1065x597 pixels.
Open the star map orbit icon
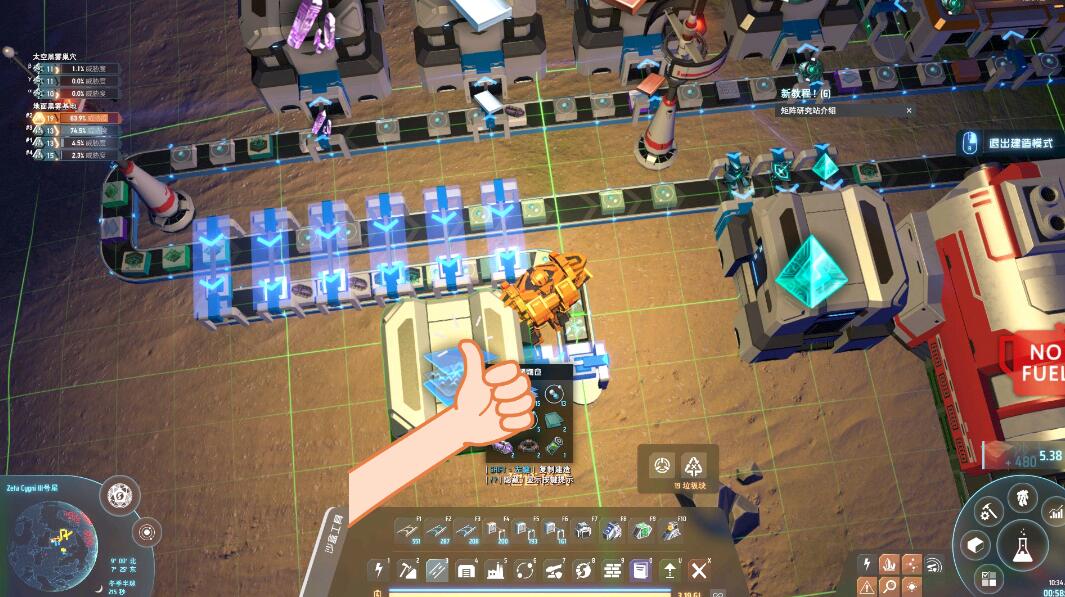pyautogui.click(x=146, y=531)
